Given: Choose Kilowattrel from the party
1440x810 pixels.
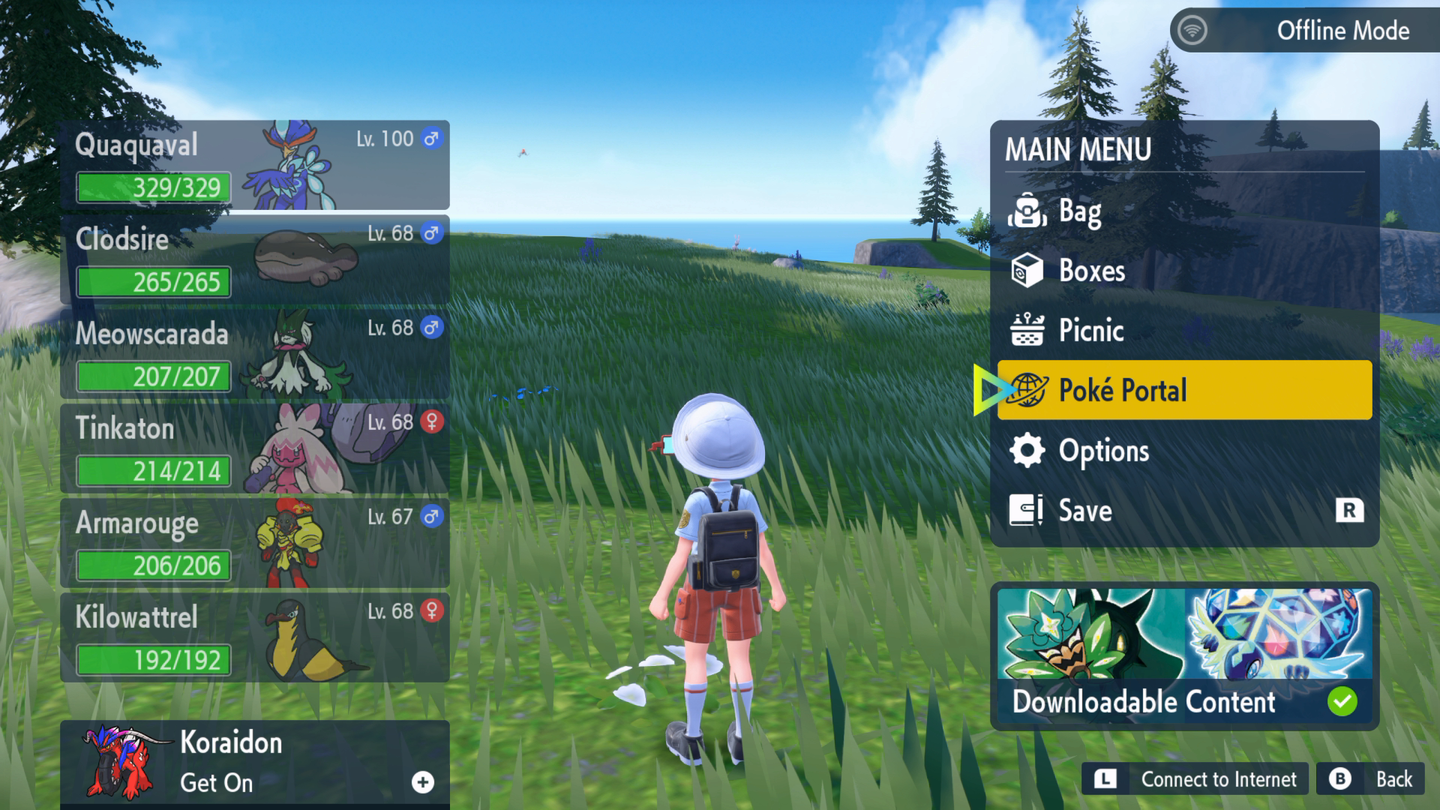Looking at the screenshot, I should [x=255, y=638].
